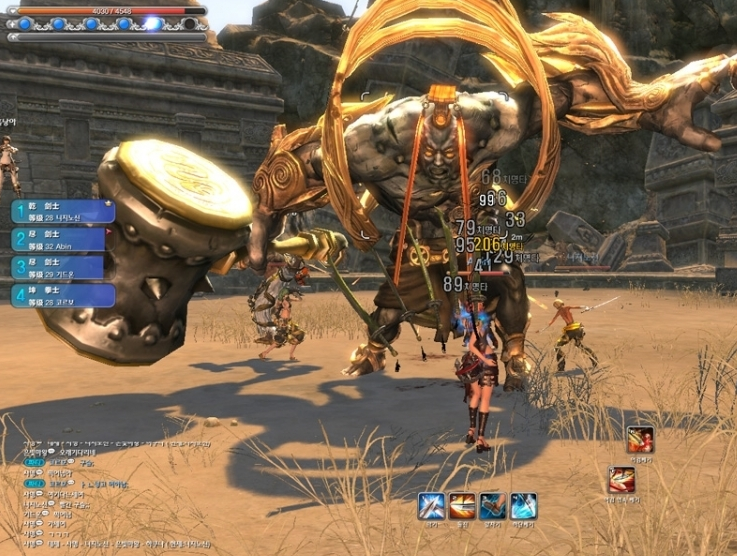This screenshot has height=556, width=737.
Task: Use the upper red flame slash skill
Action: (640, 439)
